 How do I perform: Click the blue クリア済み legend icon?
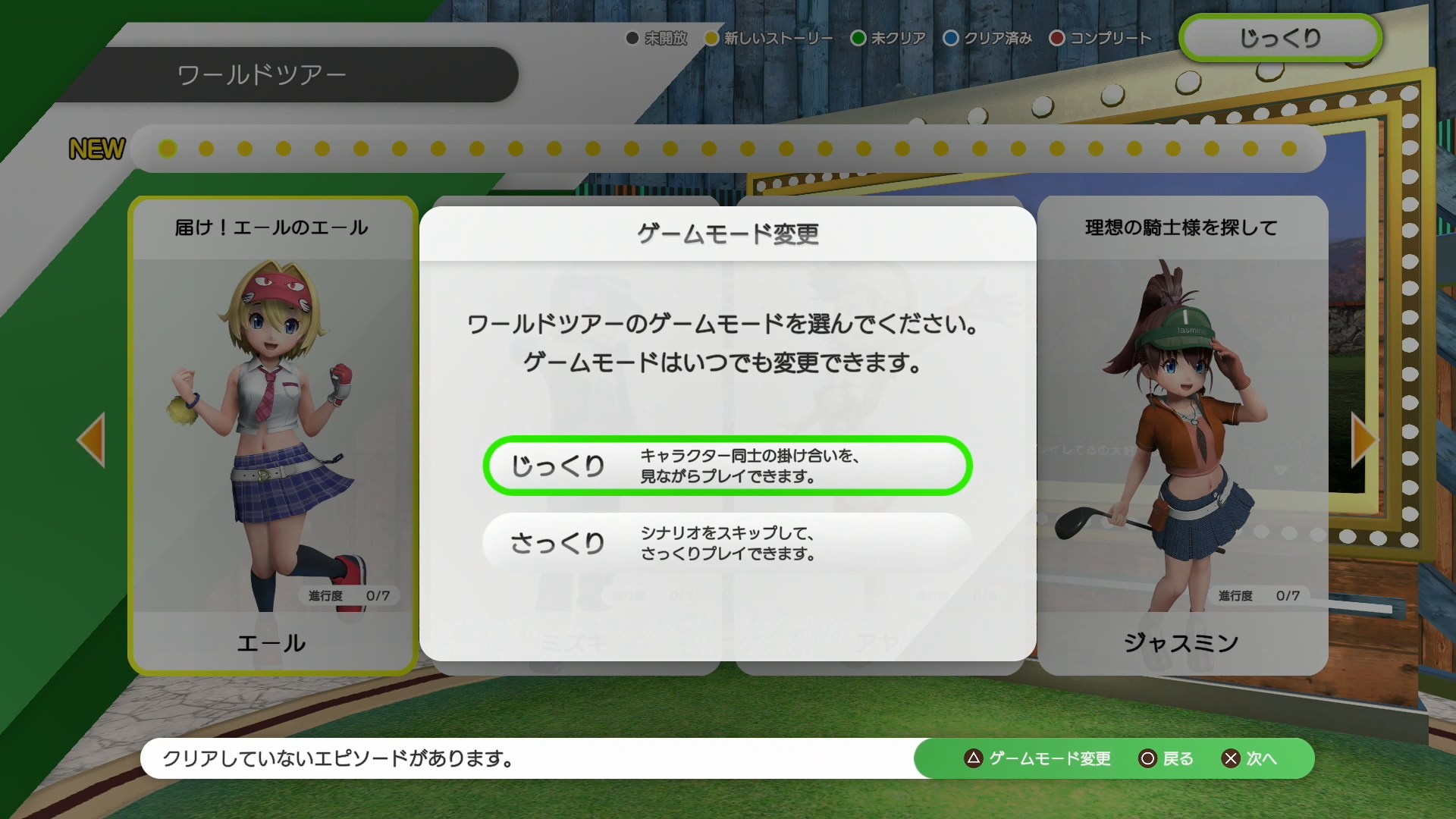949,38
